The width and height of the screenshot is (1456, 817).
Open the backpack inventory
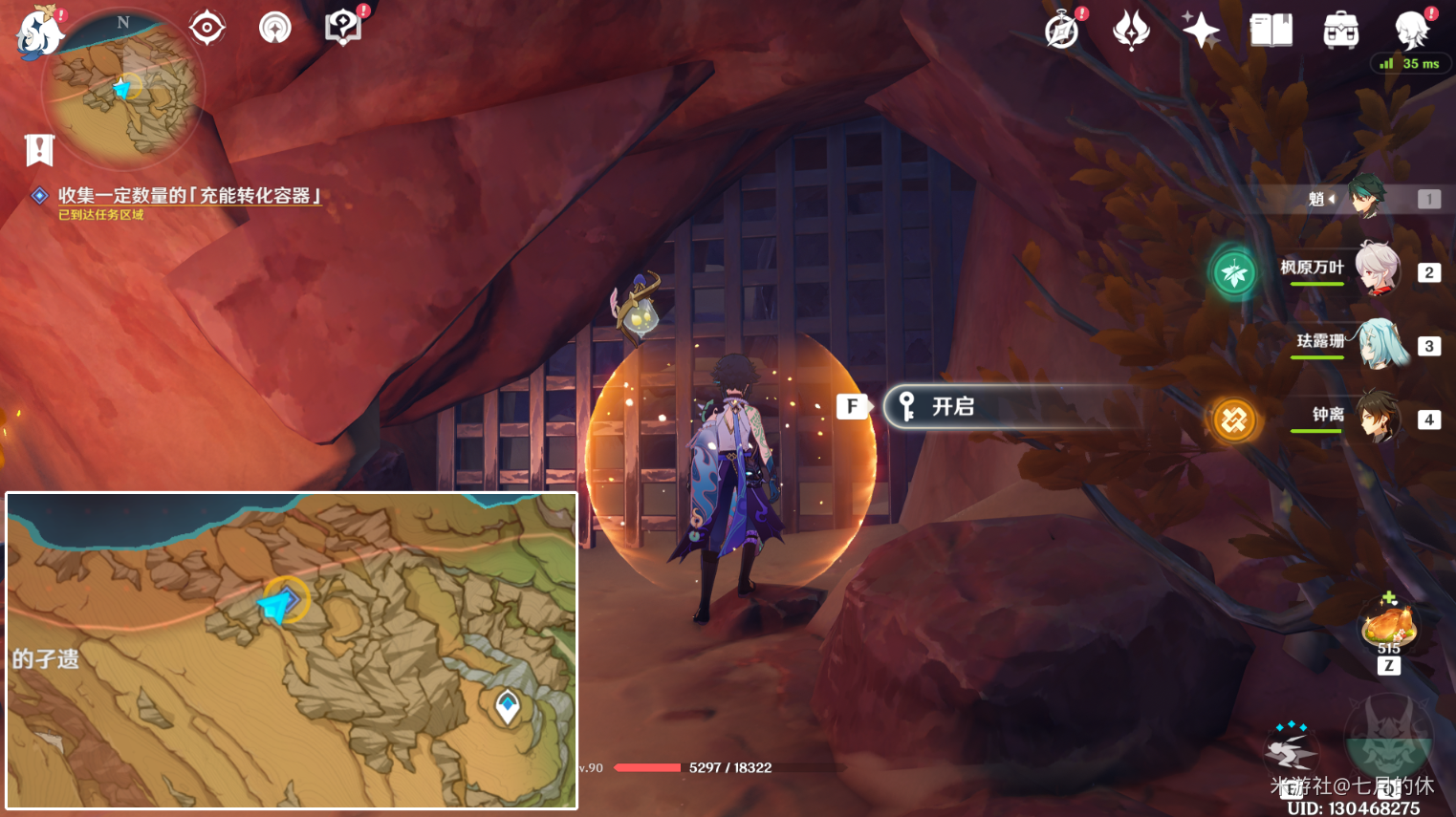tap(1340, 31)
